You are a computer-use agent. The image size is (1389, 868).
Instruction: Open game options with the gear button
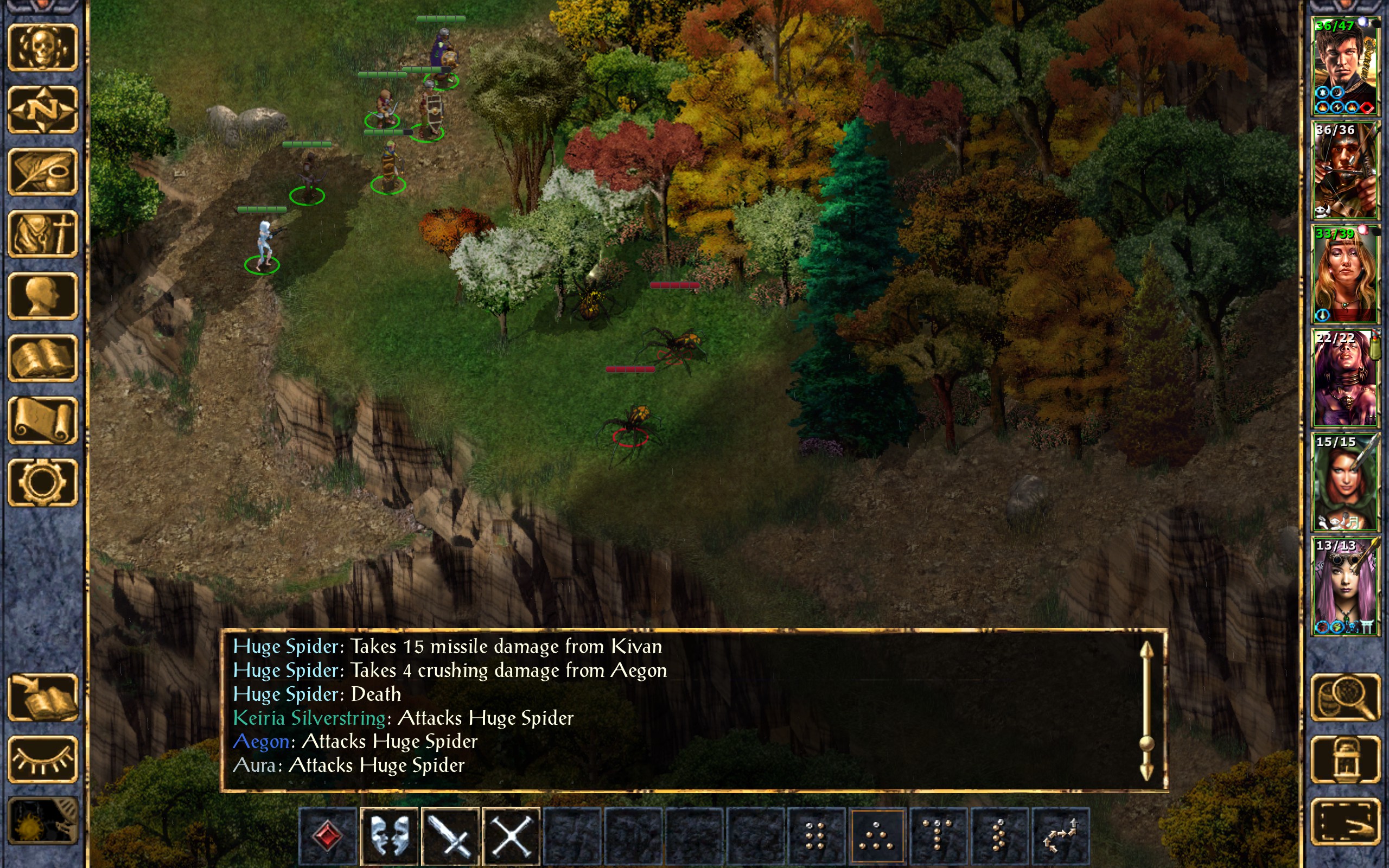[42, 482]
